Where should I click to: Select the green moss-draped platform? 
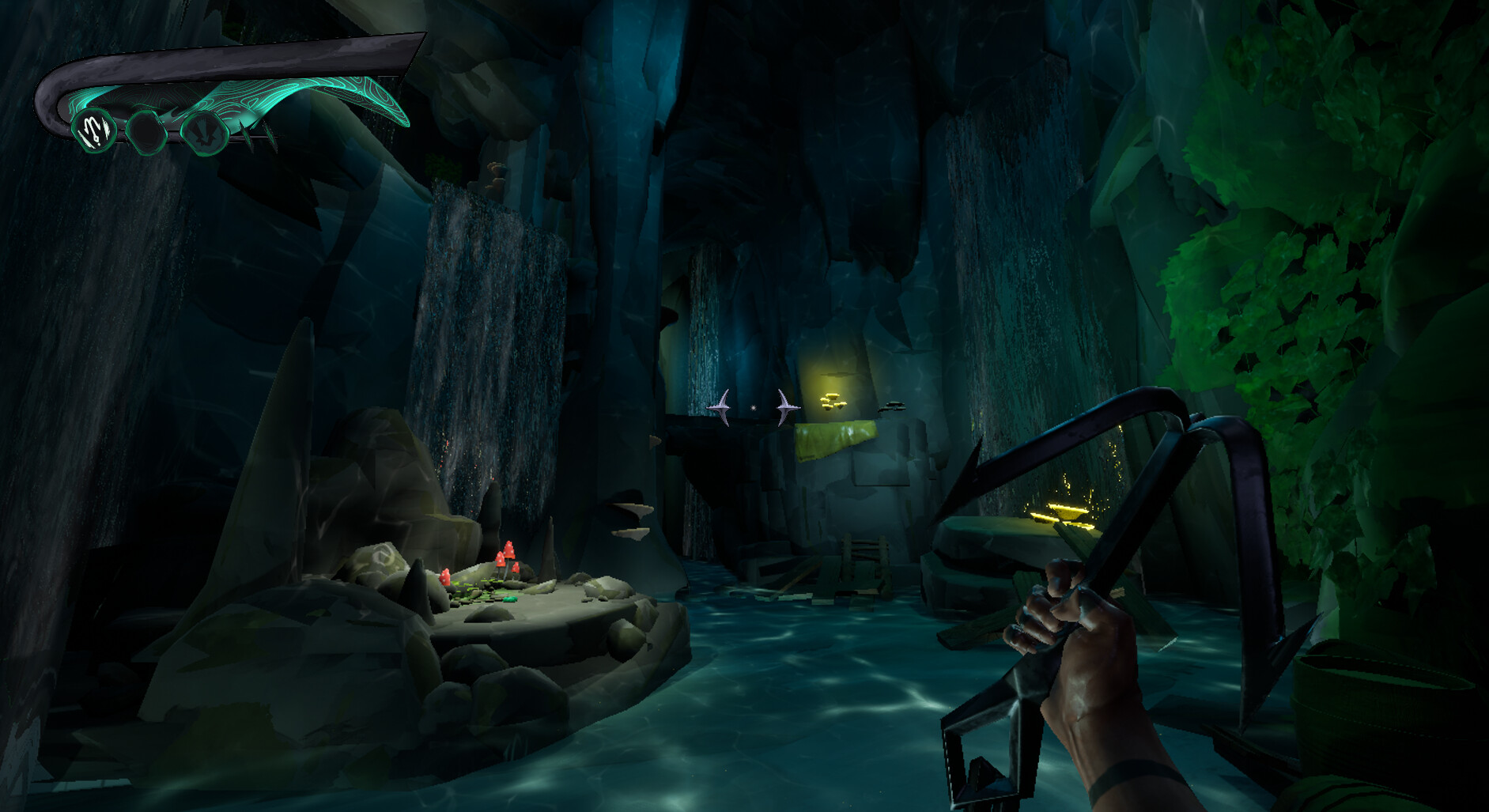click(837, 440)
